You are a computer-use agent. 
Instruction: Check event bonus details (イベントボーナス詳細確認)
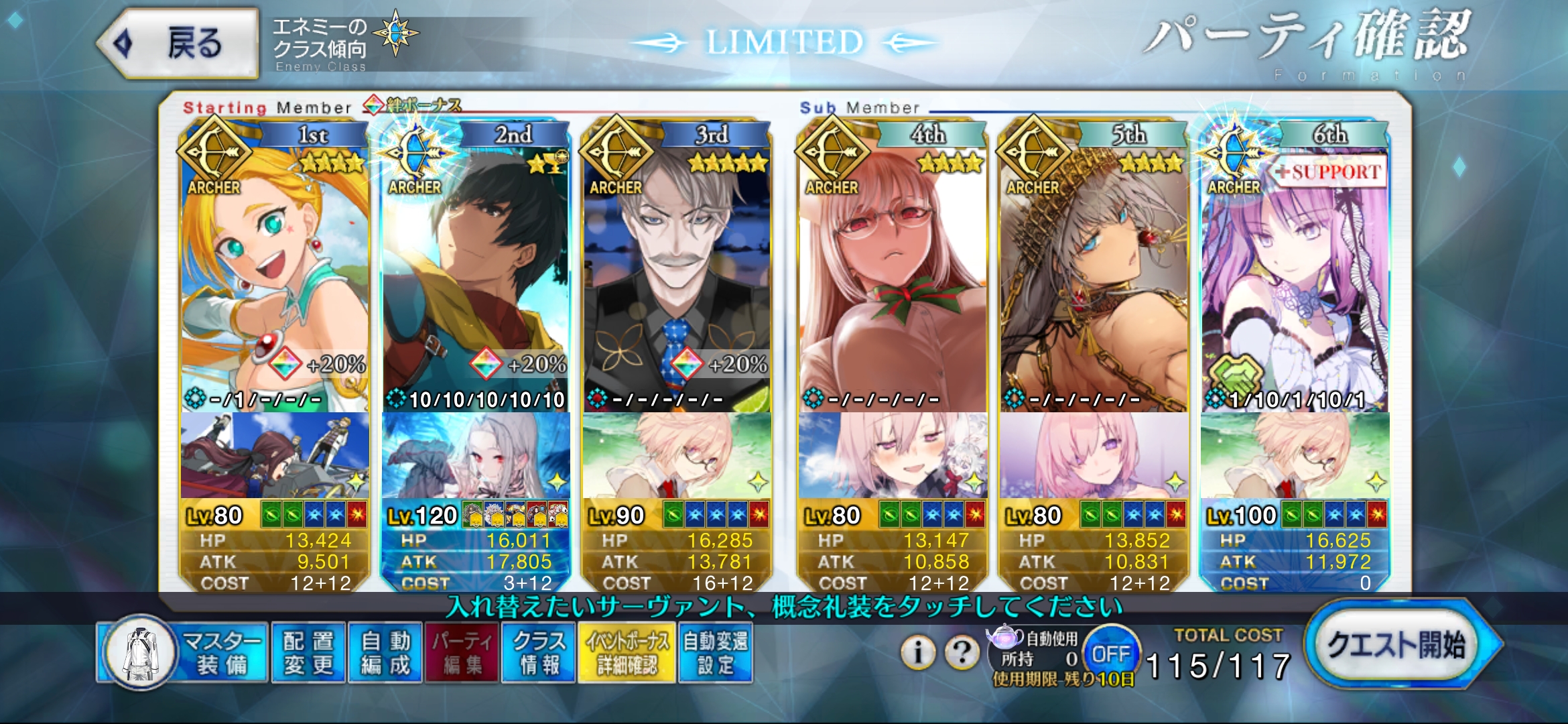pos(627,653)
